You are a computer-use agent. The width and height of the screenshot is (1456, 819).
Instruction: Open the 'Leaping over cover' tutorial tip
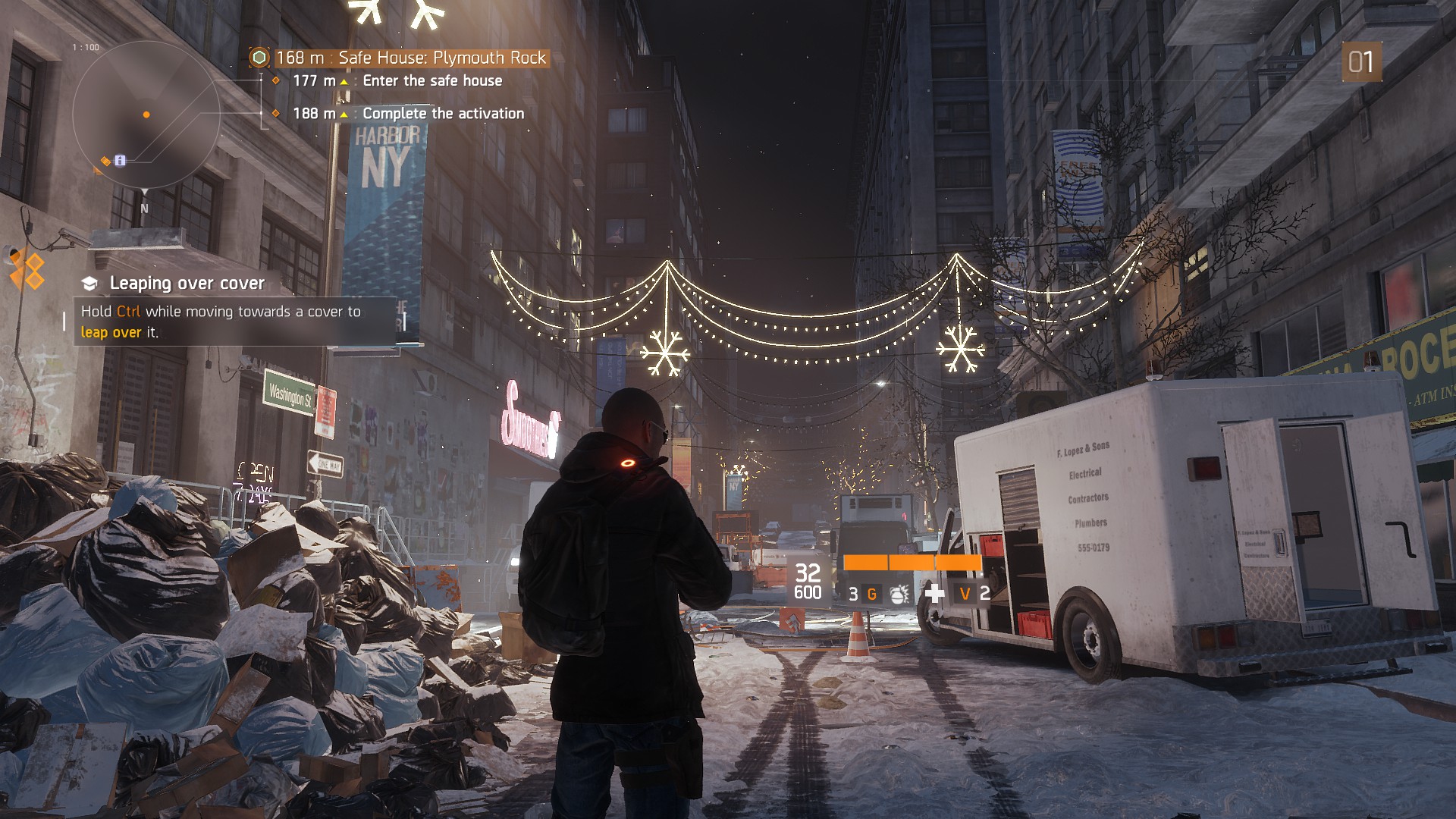pos(187,283)
